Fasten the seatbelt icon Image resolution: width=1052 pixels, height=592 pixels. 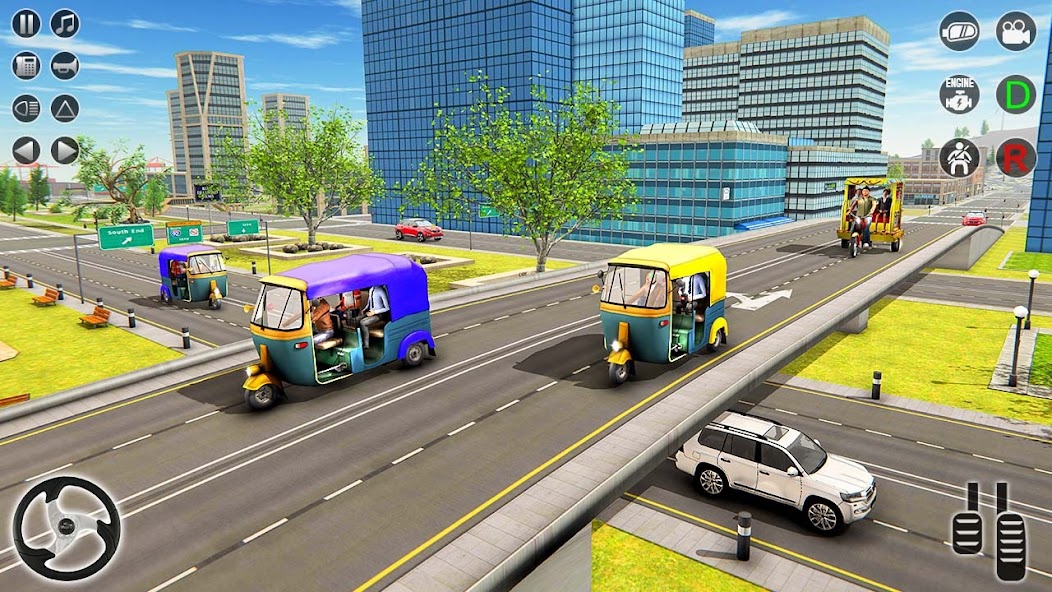(959, 158)
